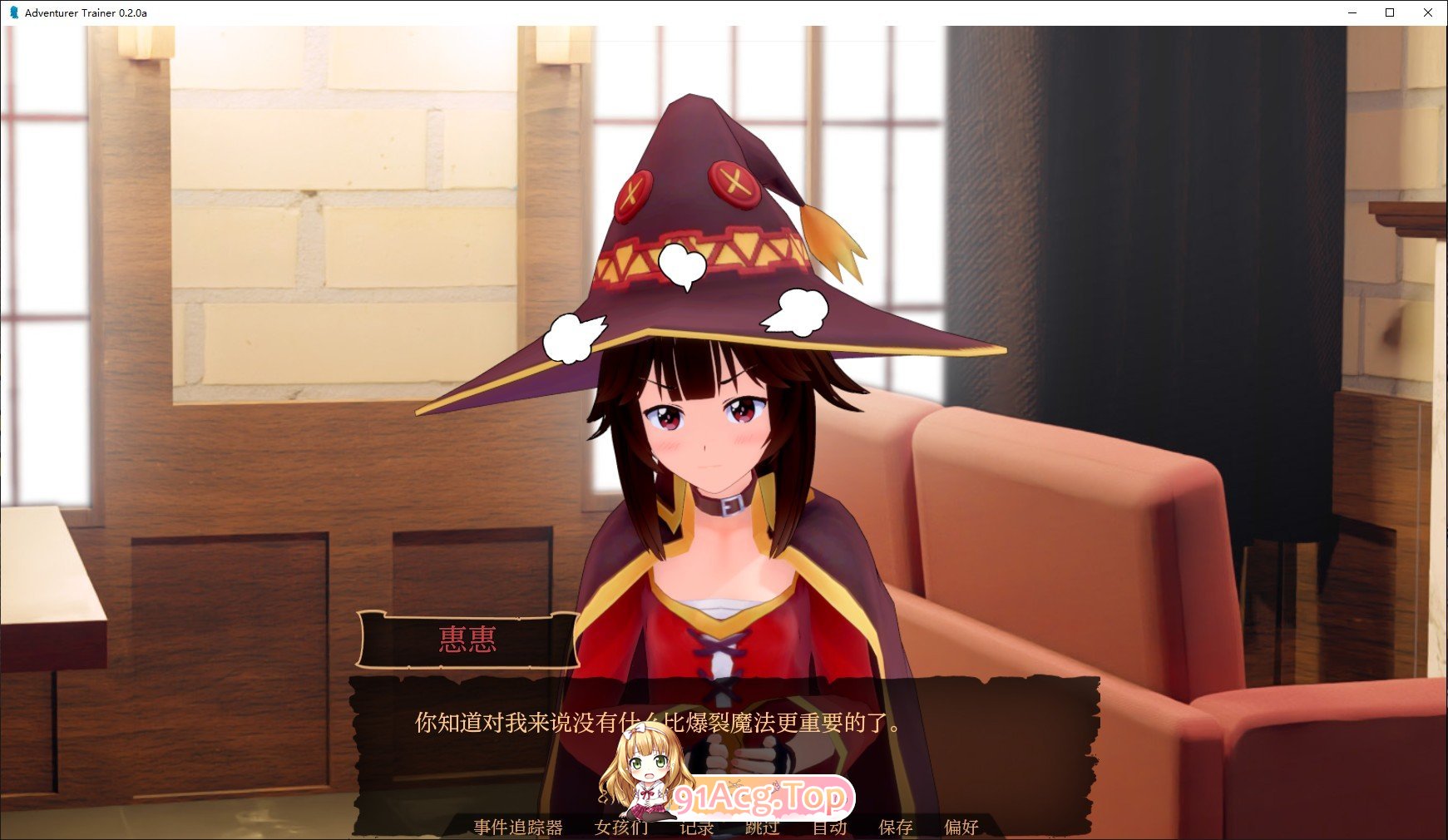Toggle fullscreen with the maximize button
The width and height of the screenshot is (1448, 840).
tap(1388, 12)
